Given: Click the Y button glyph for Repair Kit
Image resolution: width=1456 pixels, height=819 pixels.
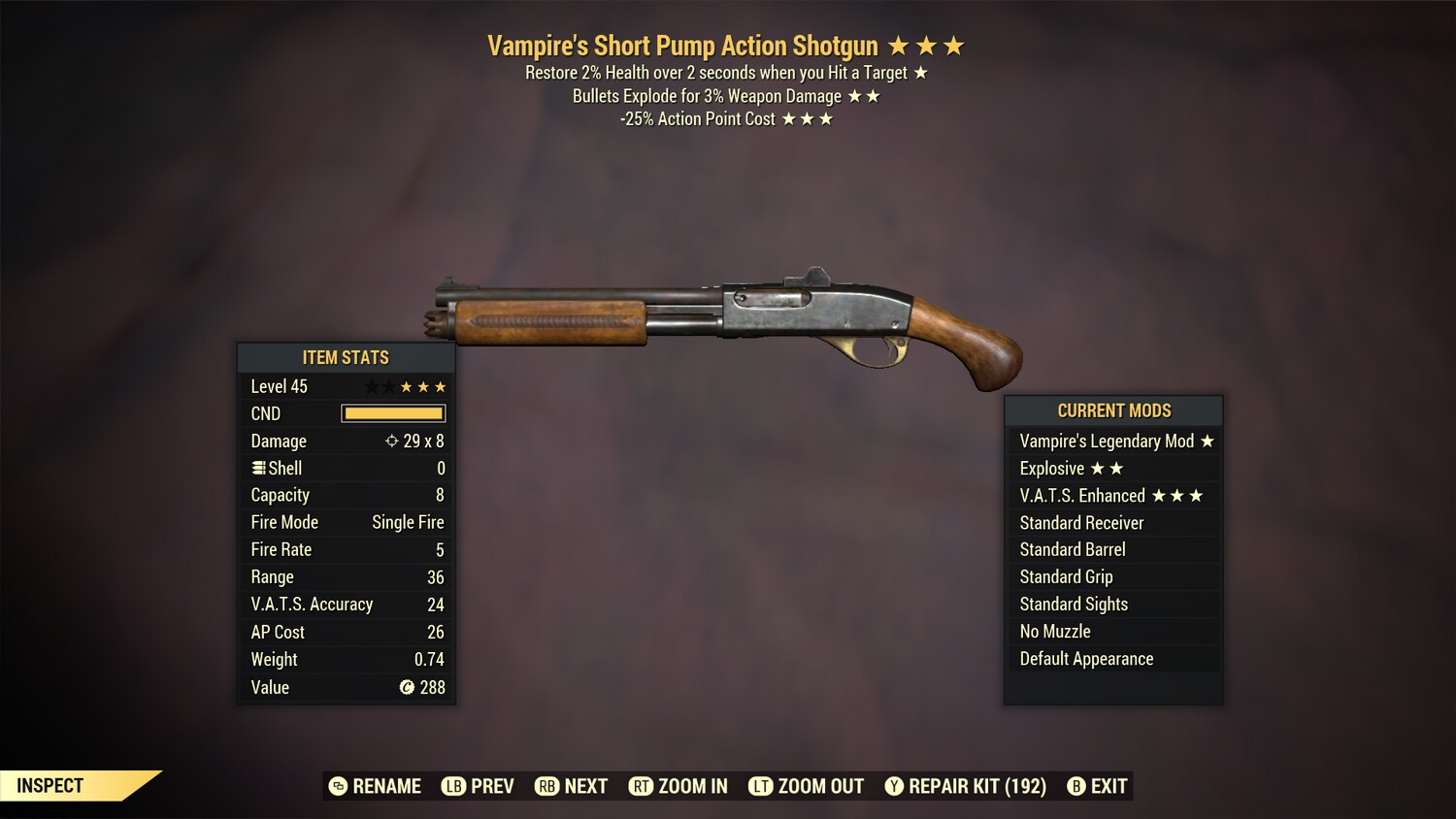Looking at the screenshot, I should pyautogui.click(x=894, y=786).
